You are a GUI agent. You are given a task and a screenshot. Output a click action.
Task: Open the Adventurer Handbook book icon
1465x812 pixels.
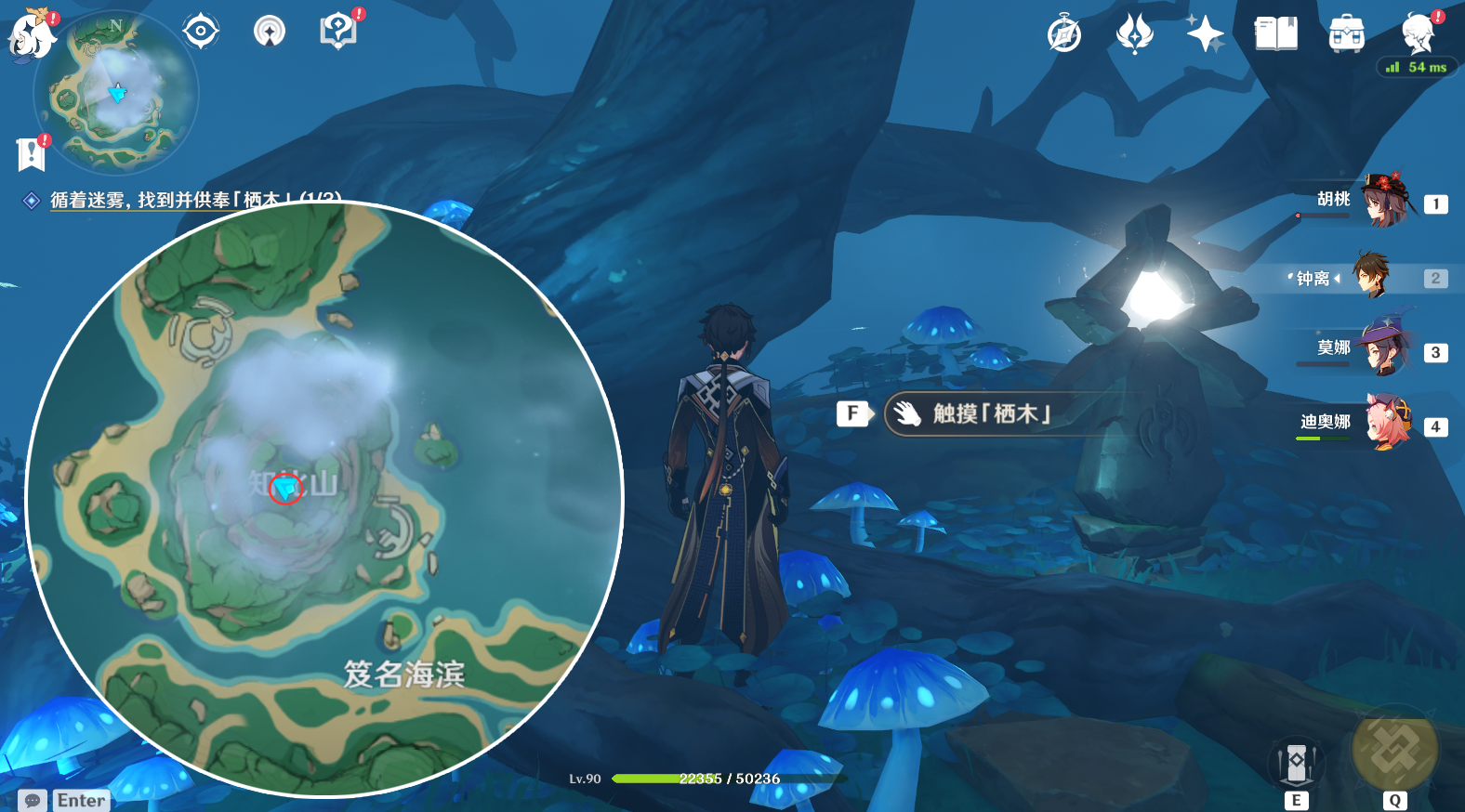tap(1275, 34)
